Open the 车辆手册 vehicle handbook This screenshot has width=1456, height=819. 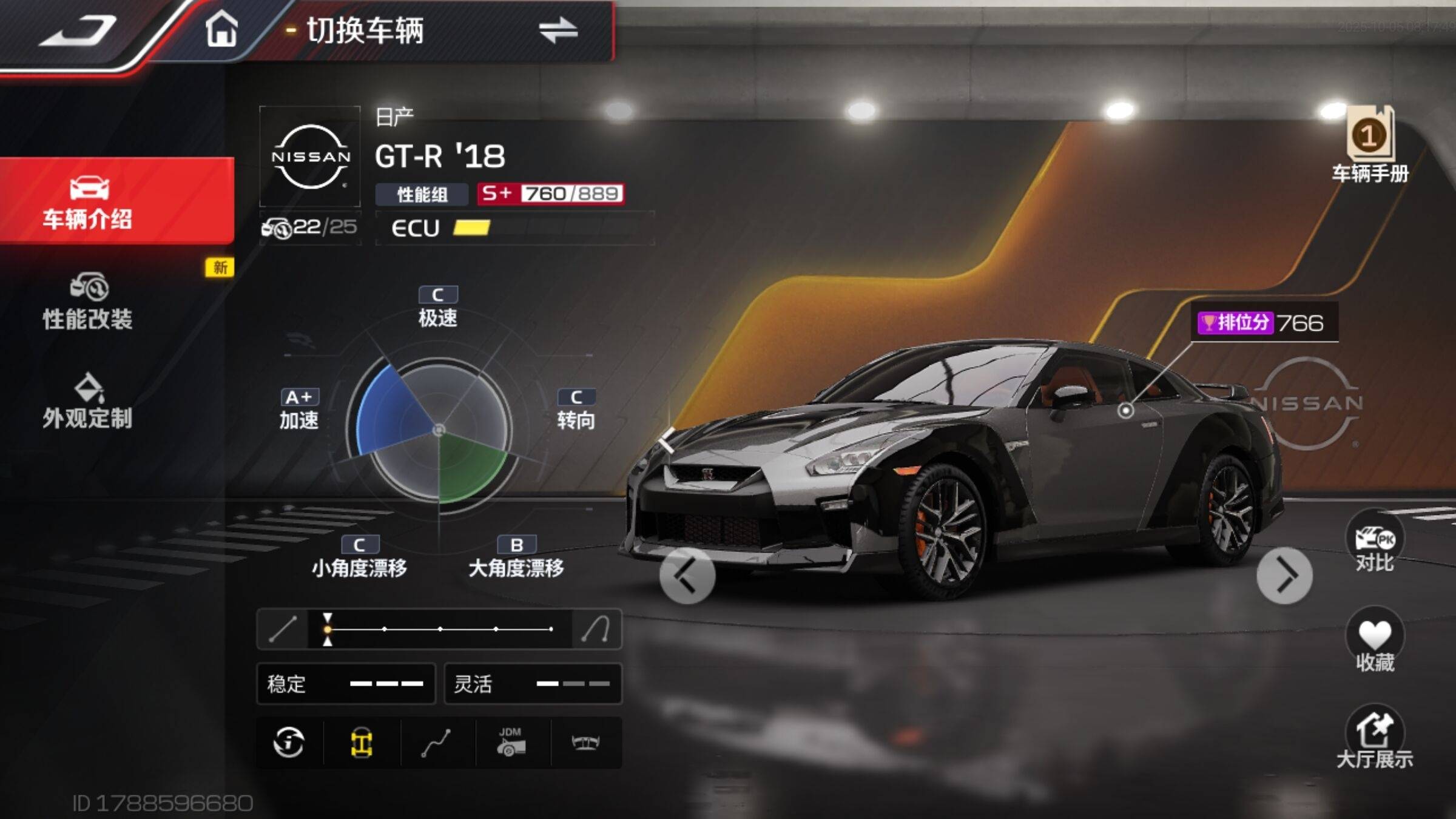1370,146
